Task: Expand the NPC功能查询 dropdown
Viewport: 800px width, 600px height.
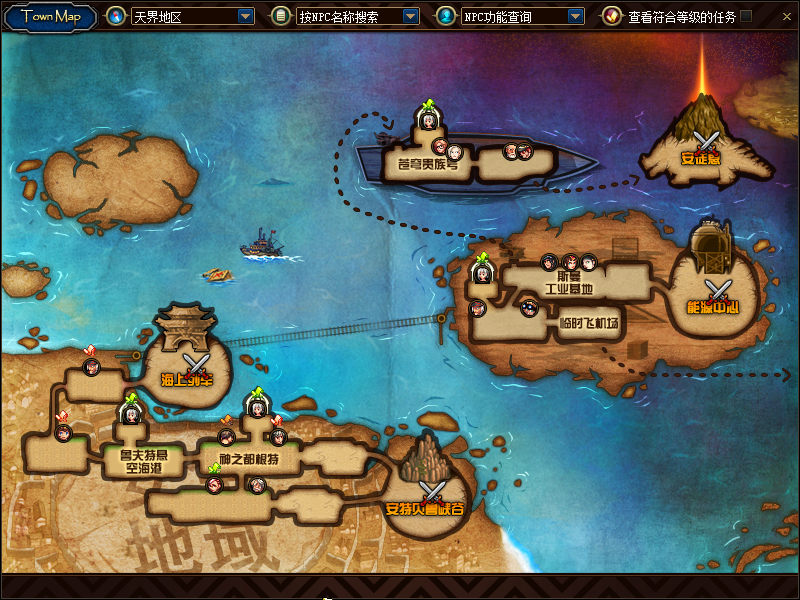Action: (575, 17)
